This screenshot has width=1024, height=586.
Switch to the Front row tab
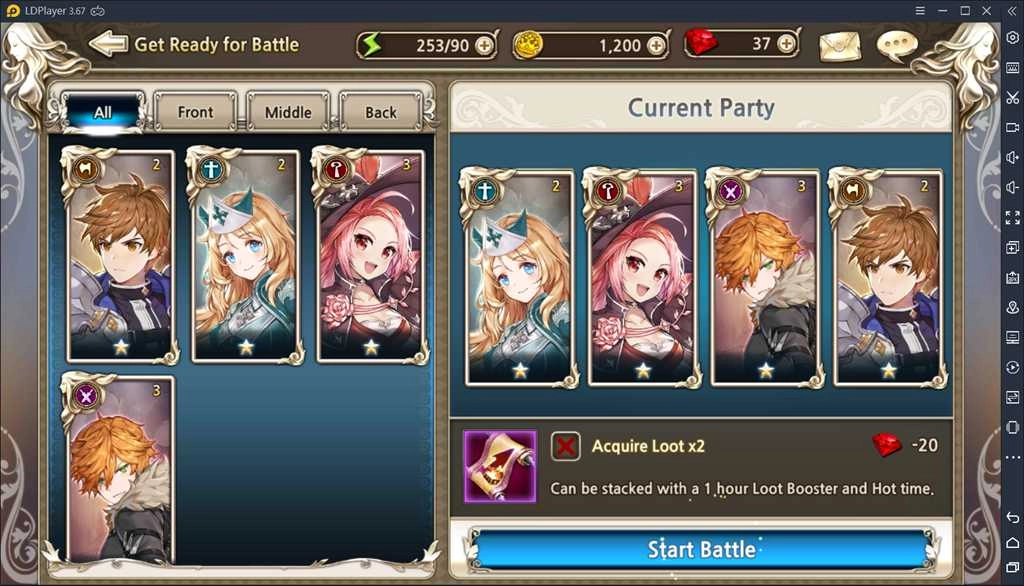(x=195, y=112)
